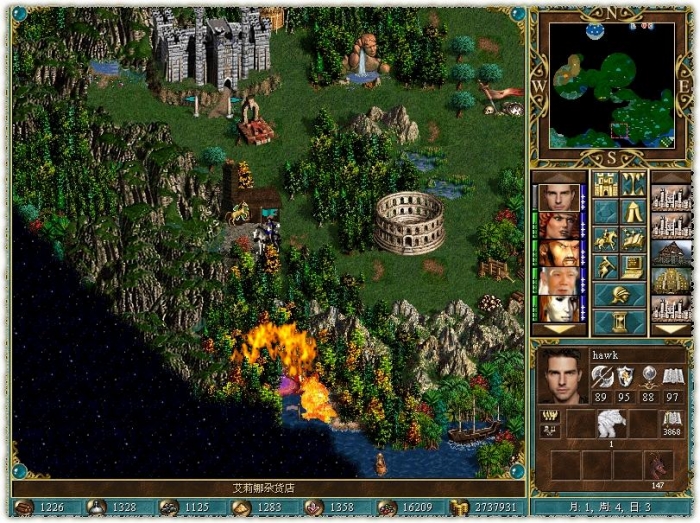Select next hero with helmet button
700x523 pixels.
618,295
